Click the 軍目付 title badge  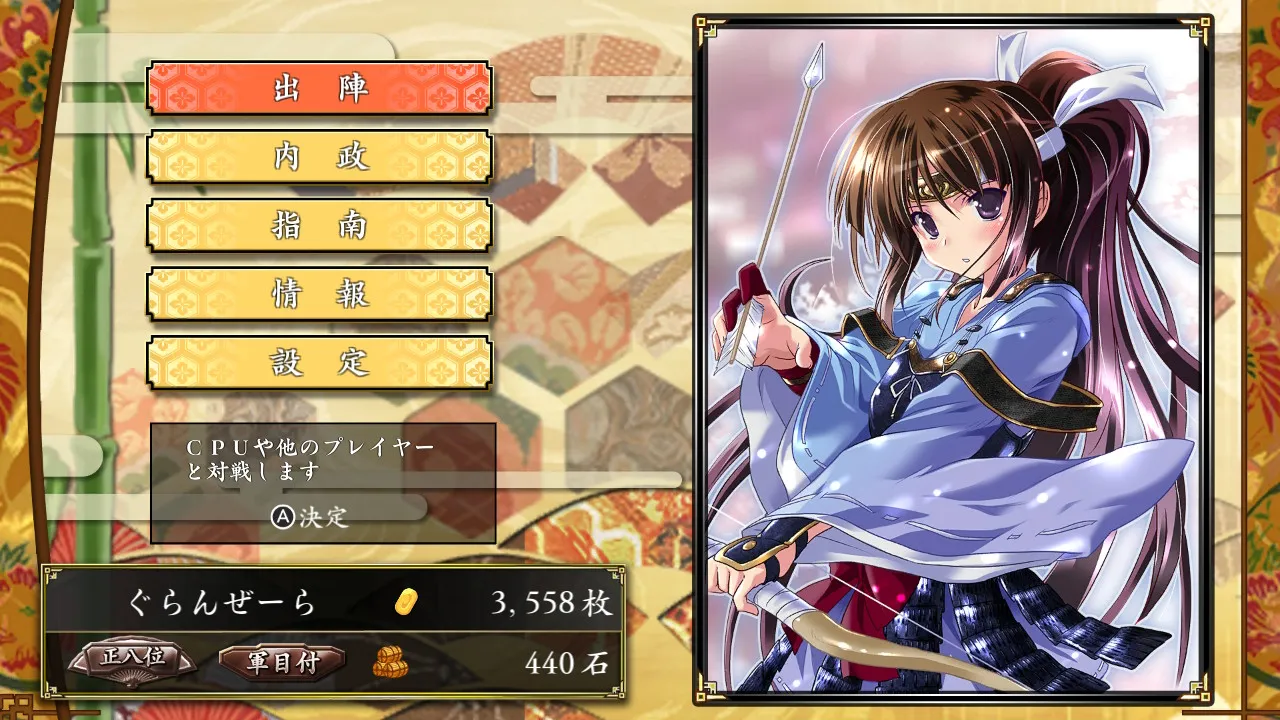pyautogui.click(x=282, y=662)
